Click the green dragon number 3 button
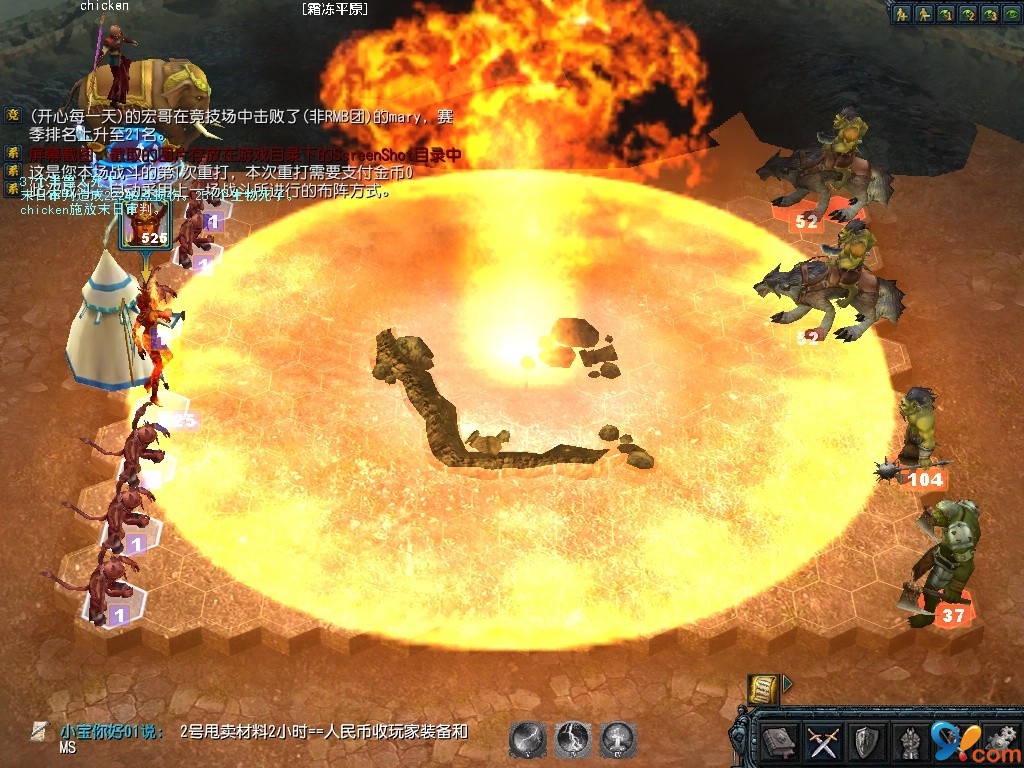Viewport: 1024px width, 768px height. click(x=988, y=14)
